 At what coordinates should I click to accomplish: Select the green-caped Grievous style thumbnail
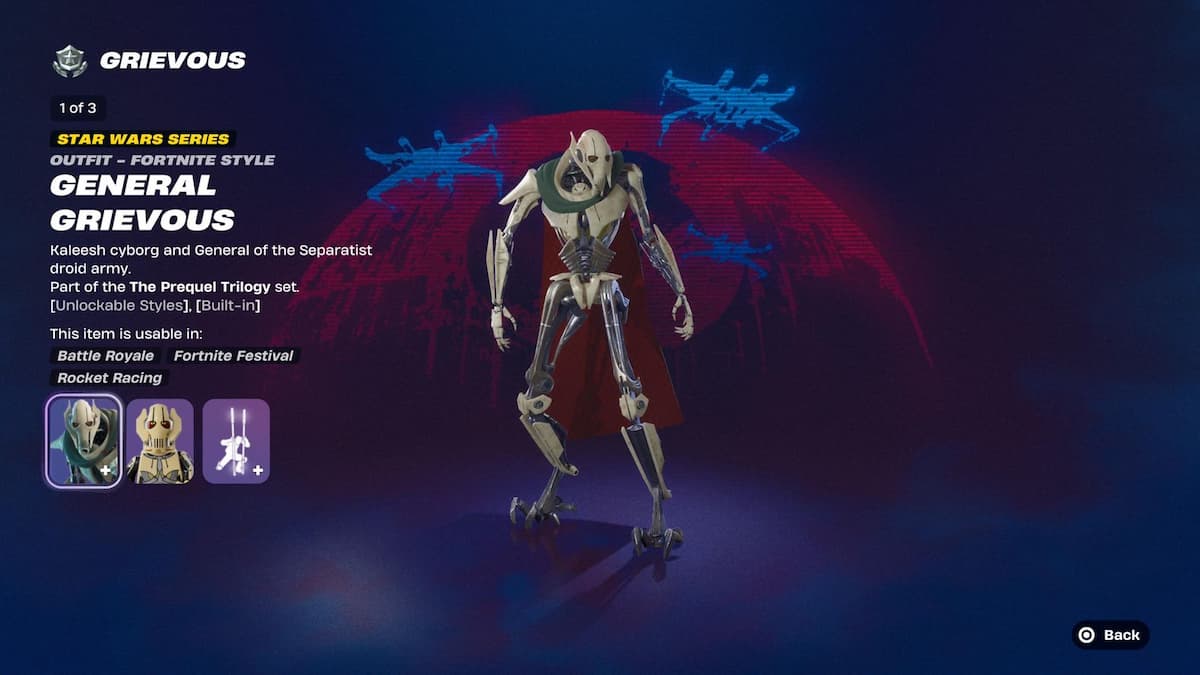click(84, 441)
